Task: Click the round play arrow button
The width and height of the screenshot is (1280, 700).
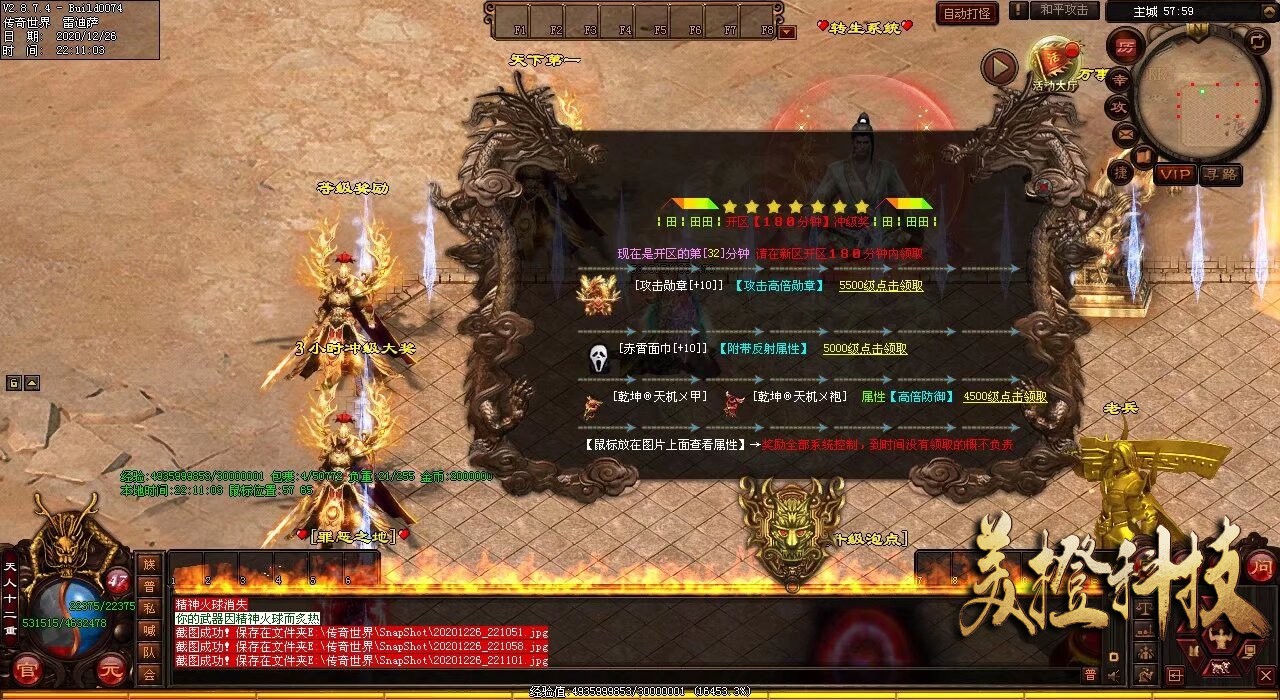Action: click(998, 68)
